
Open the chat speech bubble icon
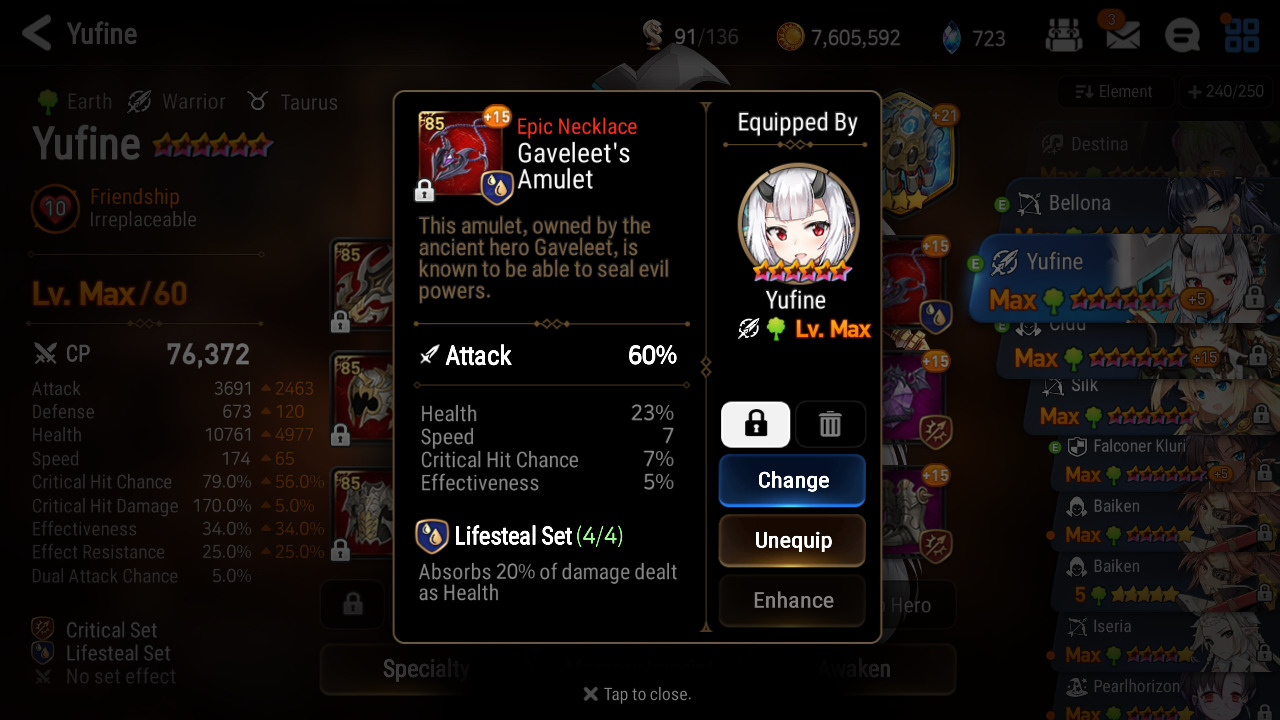coord(1182,37)
